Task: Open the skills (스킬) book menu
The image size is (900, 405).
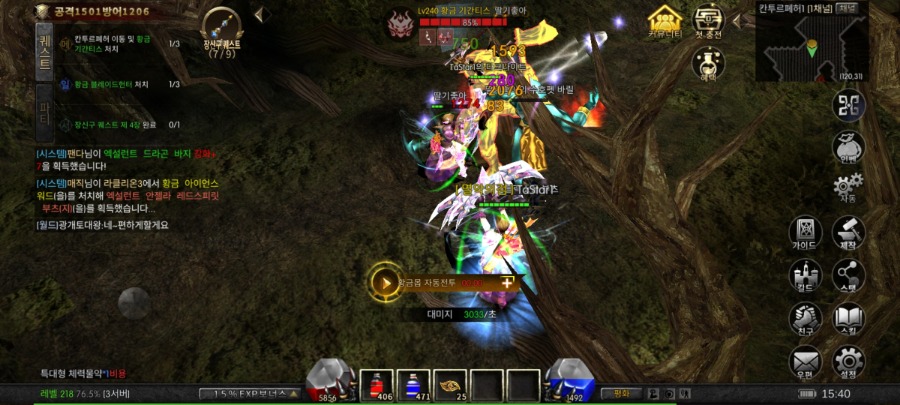Action: pyautogui.click(x=848, y=319)
